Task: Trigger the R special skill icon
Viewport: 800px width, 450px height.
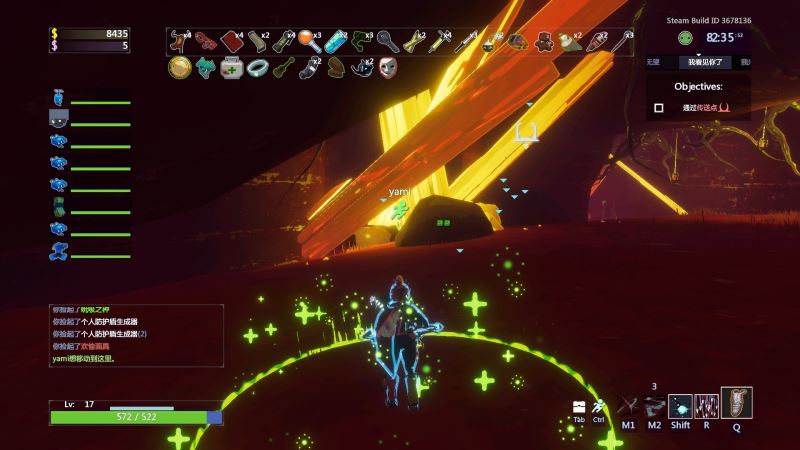Action: click(x=706, y=405)
